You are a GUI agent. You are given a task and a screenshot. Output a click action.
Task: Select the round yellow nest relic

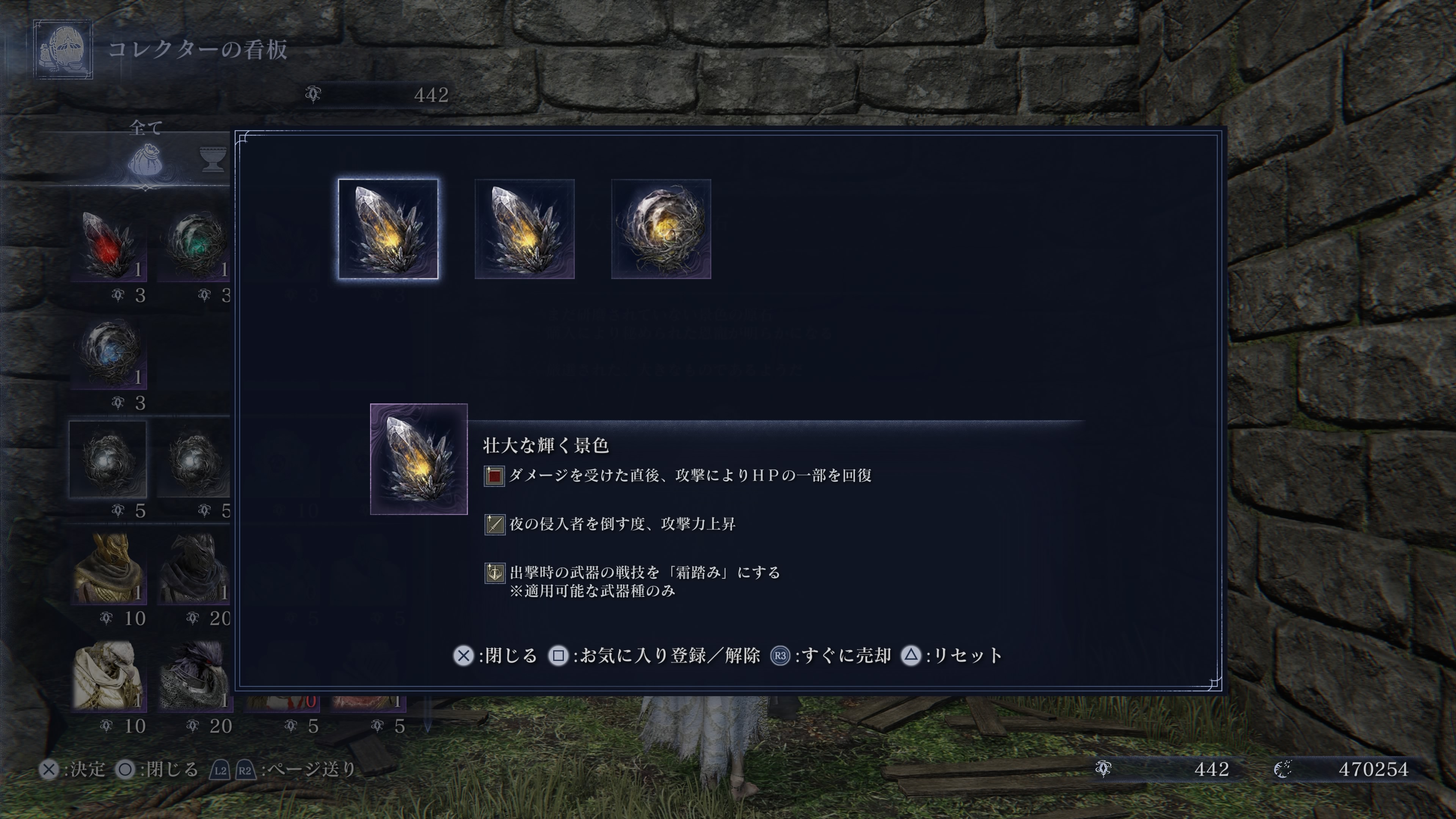coord(661,229)
